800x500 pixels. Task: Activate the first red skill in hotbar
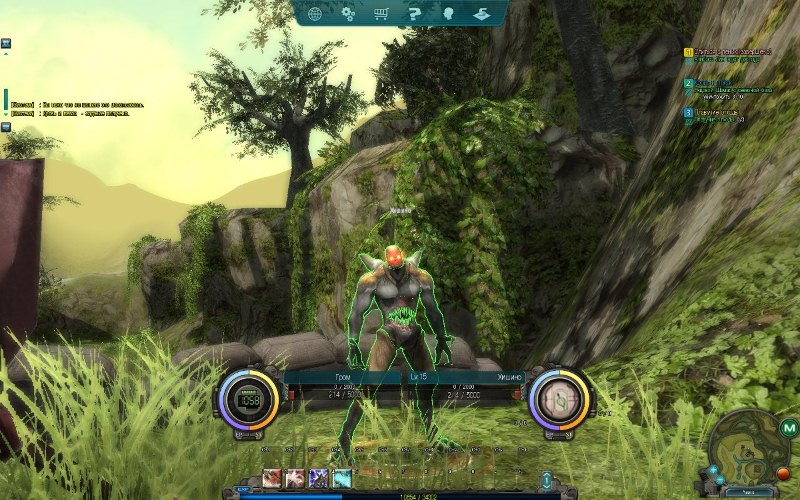[x=272, y=478]
